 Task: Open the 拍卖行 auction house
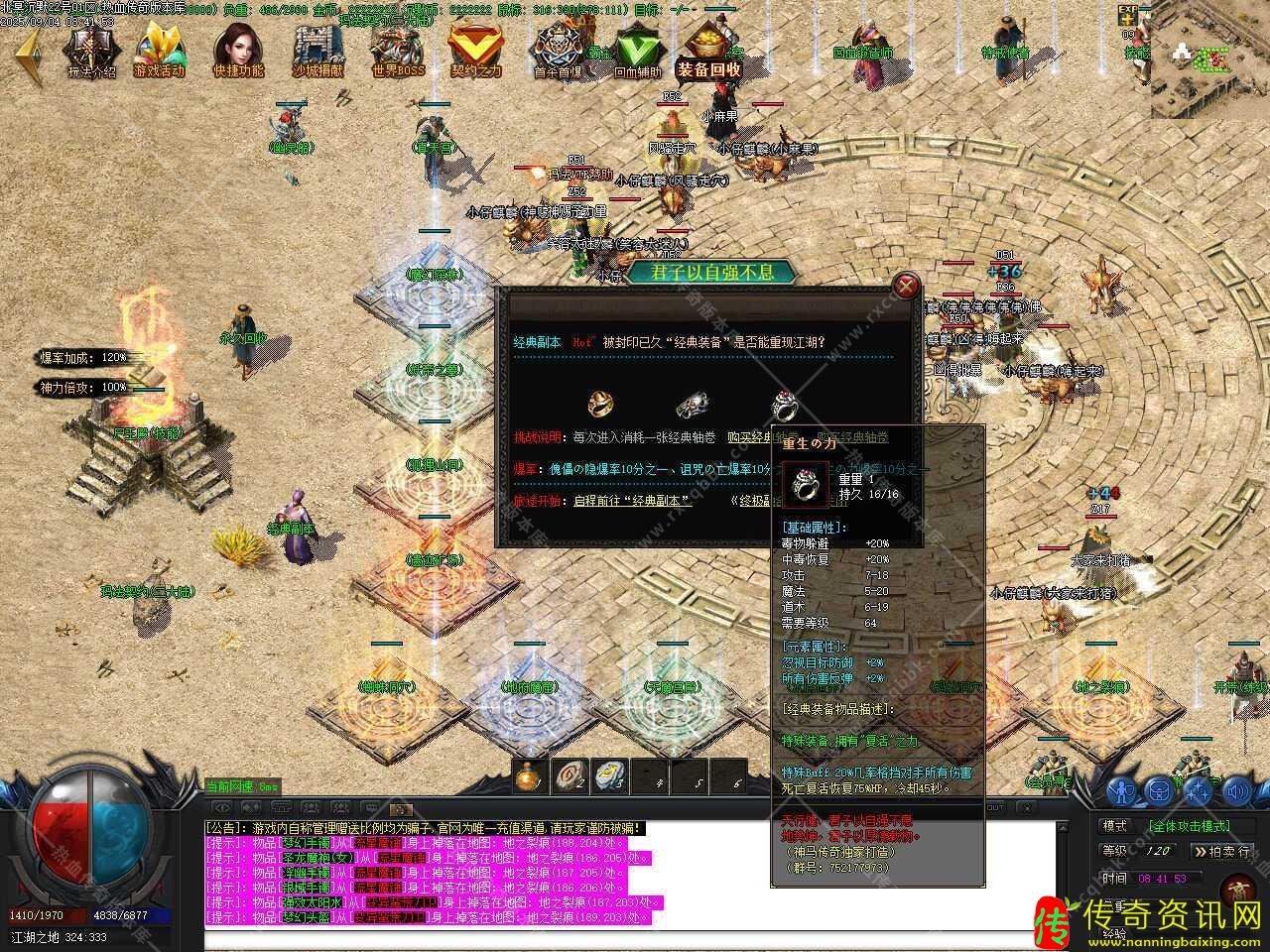pyautogui.click(x=1220, y=851)
